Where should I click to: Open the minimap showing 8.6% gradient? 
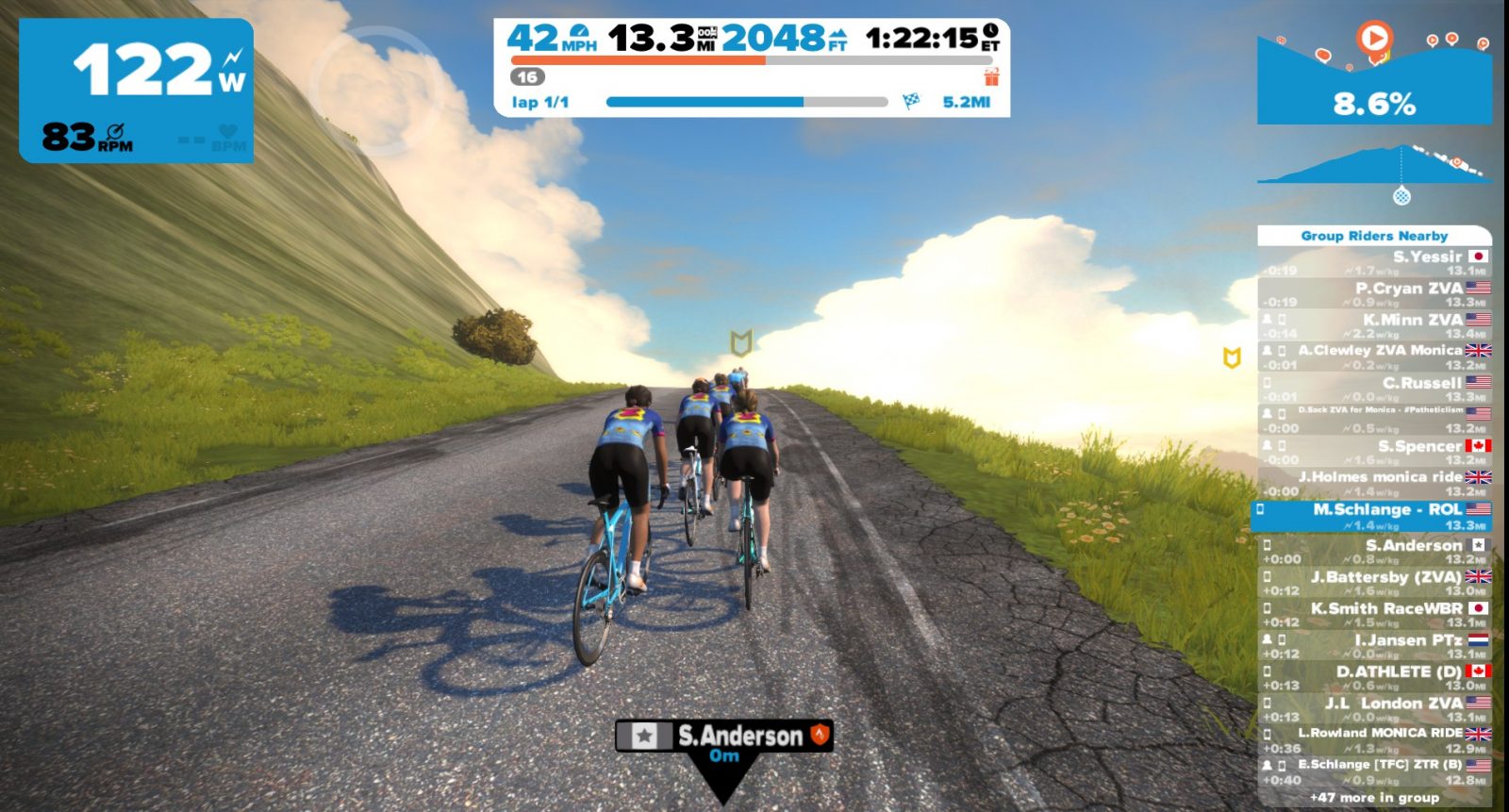1374,80
